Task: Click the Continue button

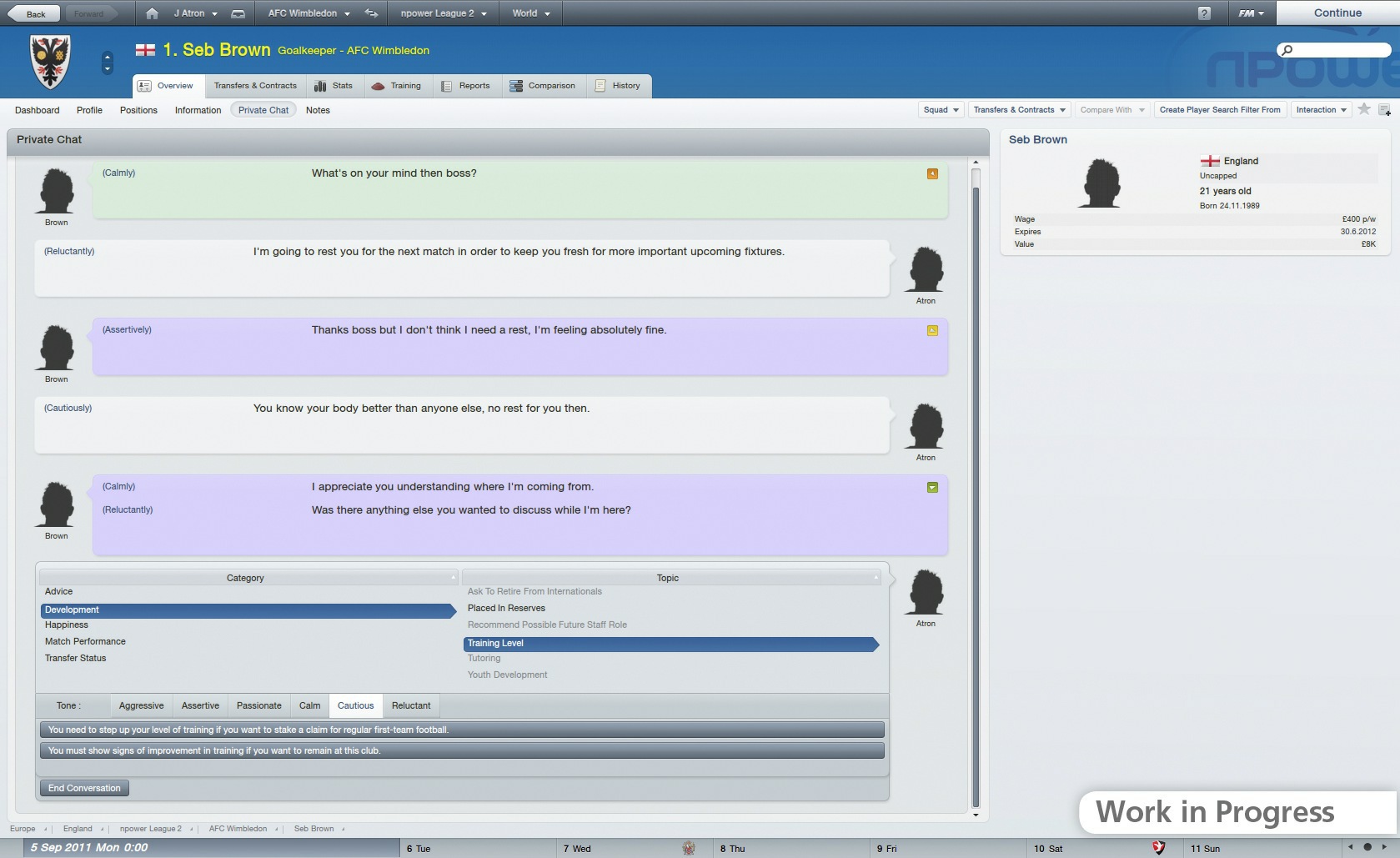Action: click(1337, 13)
